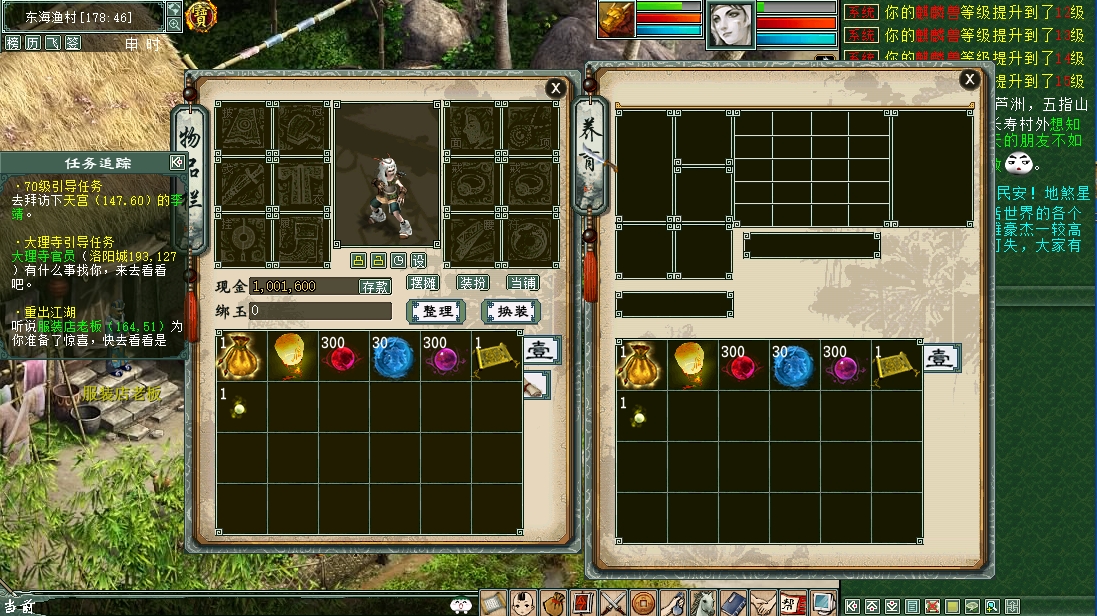The image size is (1097, 616).
Task: Click the magnifier zoom button beside the map name
Action: point(174,23)
